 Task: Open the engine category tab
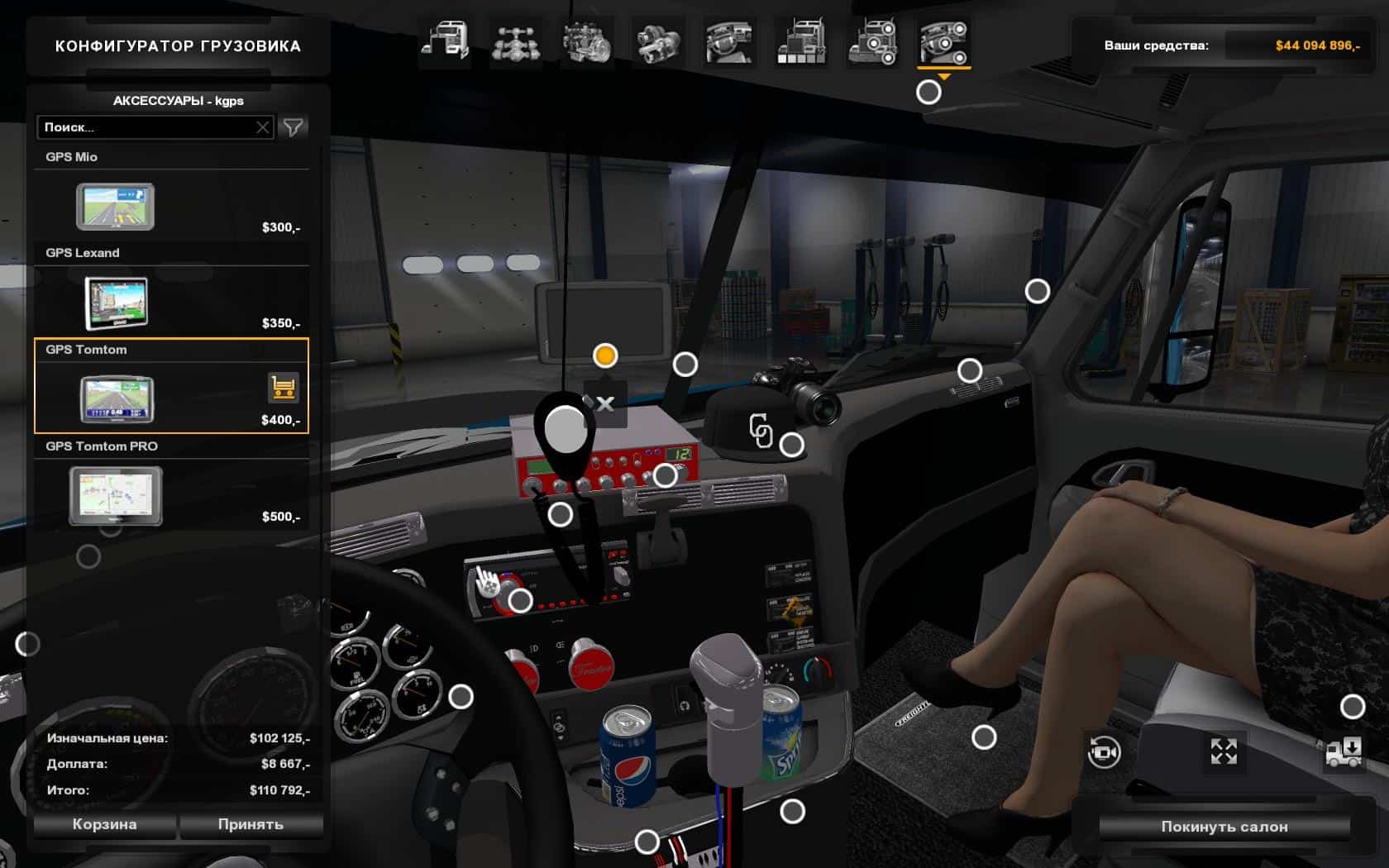[587, 42]
